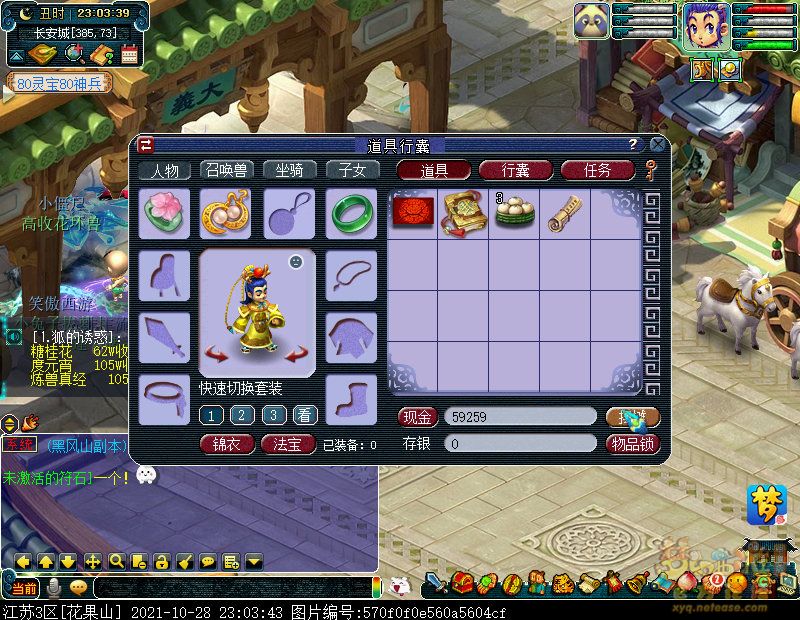Click the 现金 cash button

click(418, 417)
